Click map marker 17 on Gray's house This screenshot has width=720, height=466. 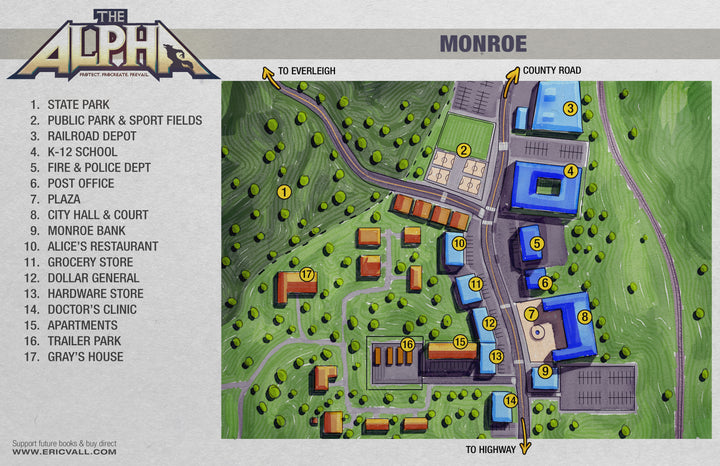click(307, 274)
